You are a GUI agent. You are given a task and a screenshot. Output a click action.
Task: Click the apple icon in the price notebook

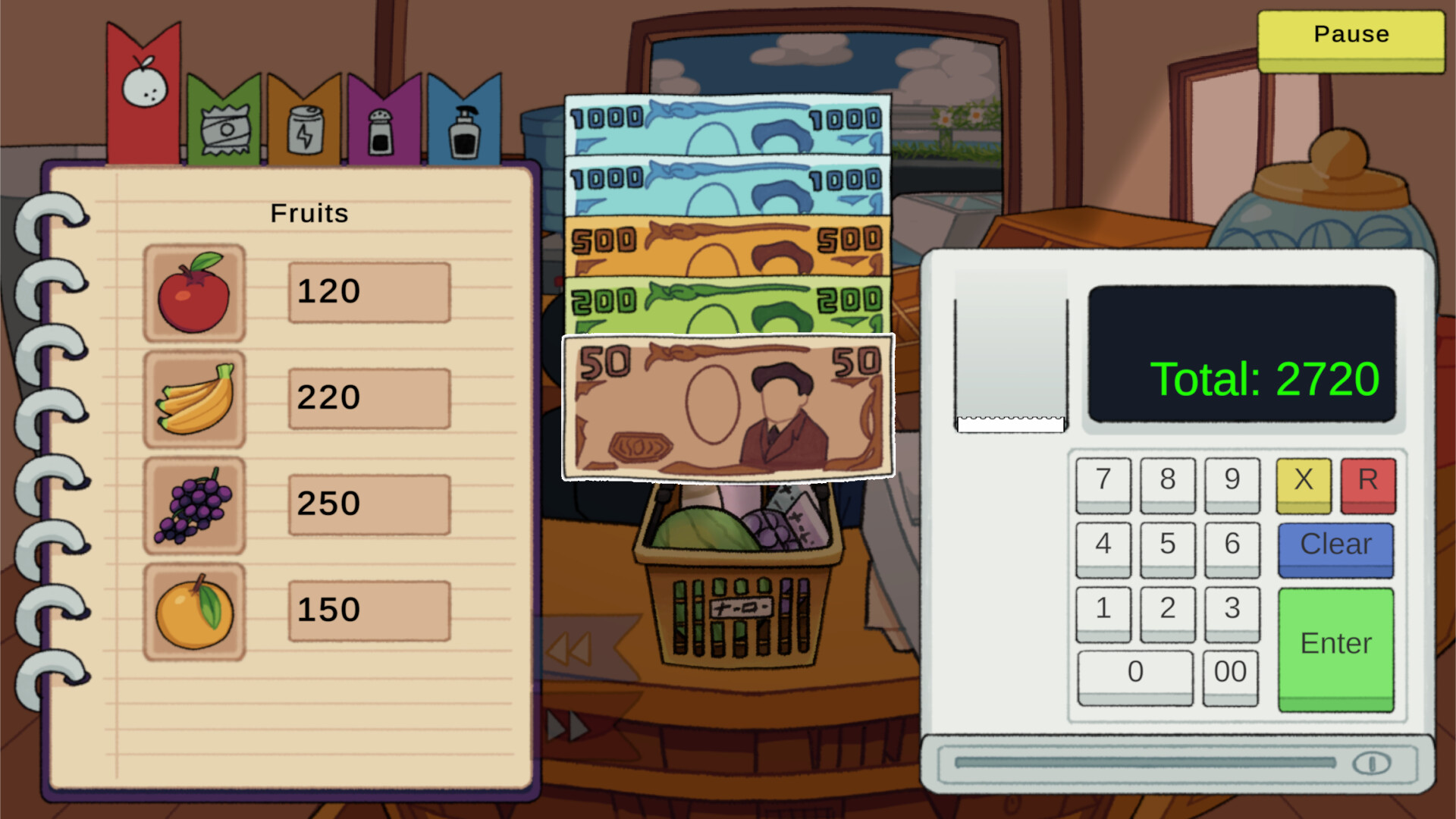click(x=194, y=294)
